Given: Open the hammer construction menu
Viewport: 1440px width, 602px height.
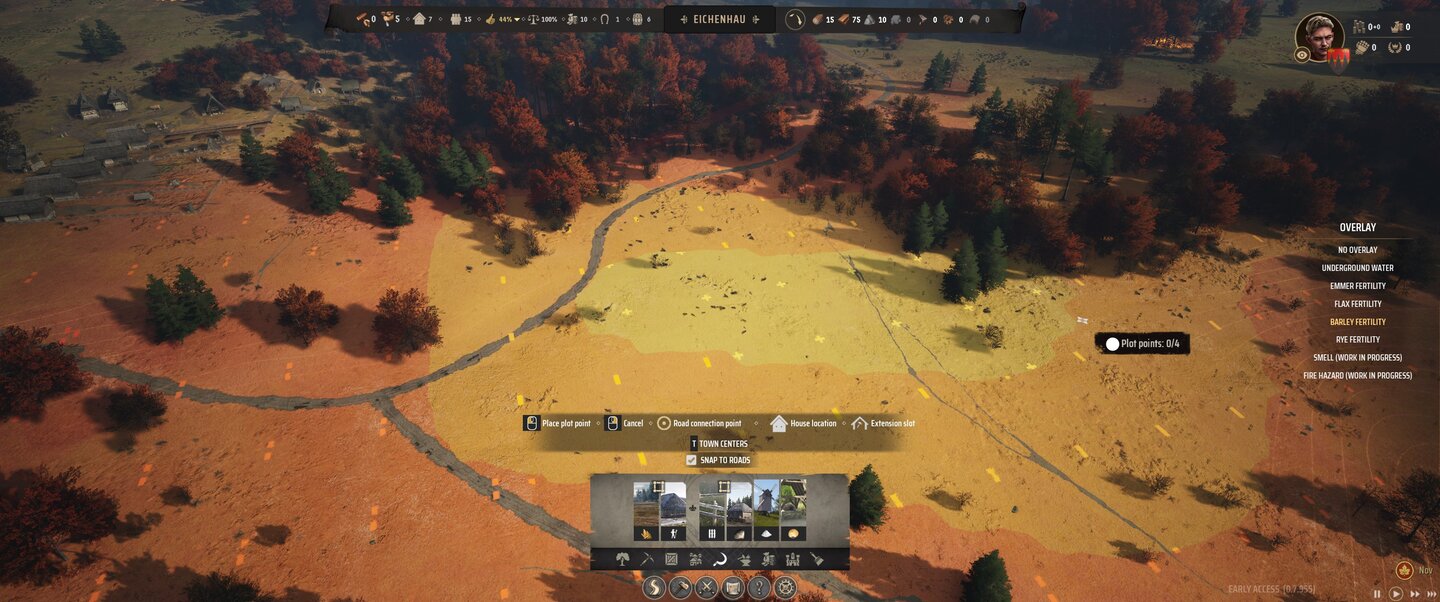Looking at the screenshot, I should click(680, 587).
